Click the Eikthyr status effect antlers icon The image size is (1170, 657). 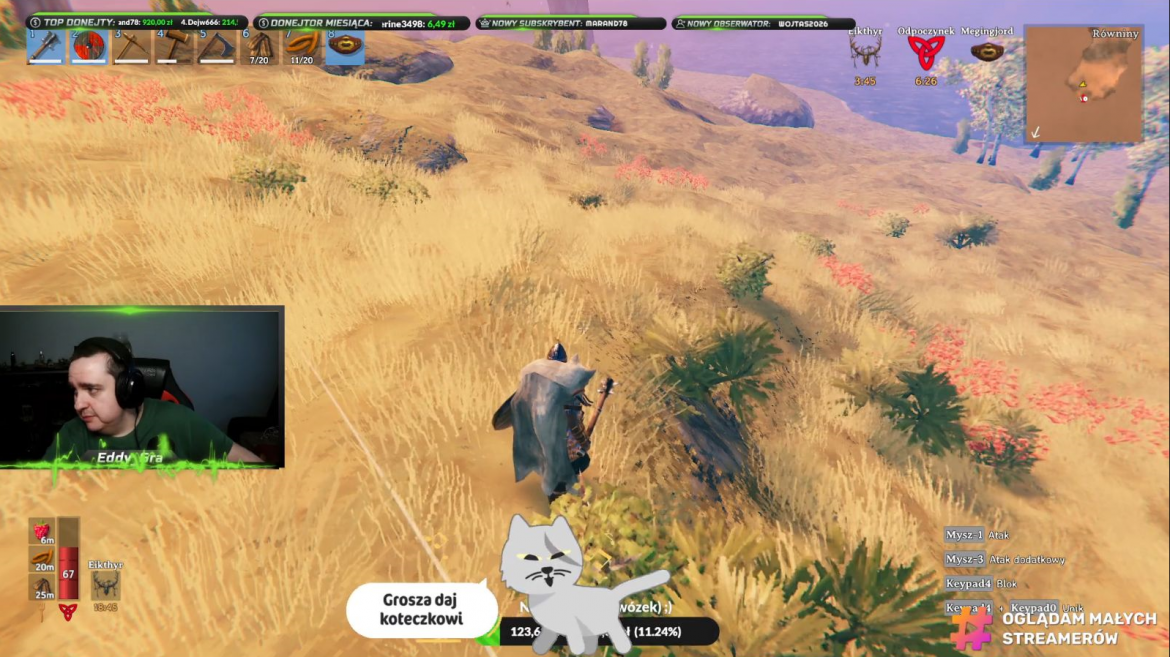click(865, 53)
